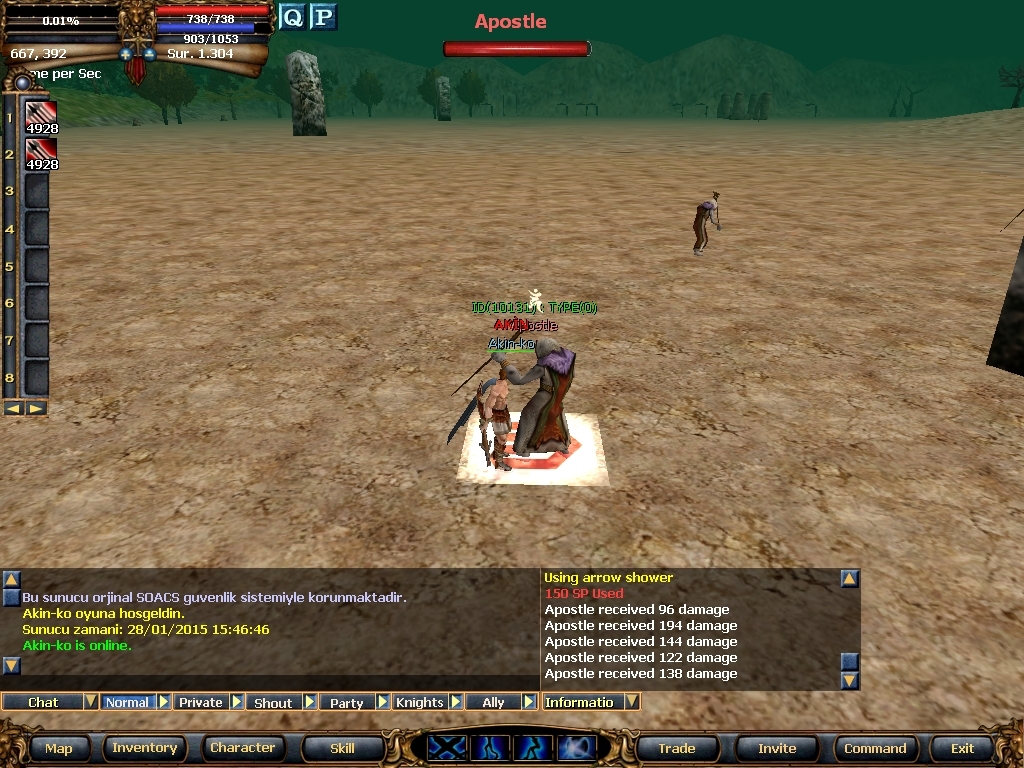
Task: Open the Chat dropdown
Action: click(x=90, y=702)
